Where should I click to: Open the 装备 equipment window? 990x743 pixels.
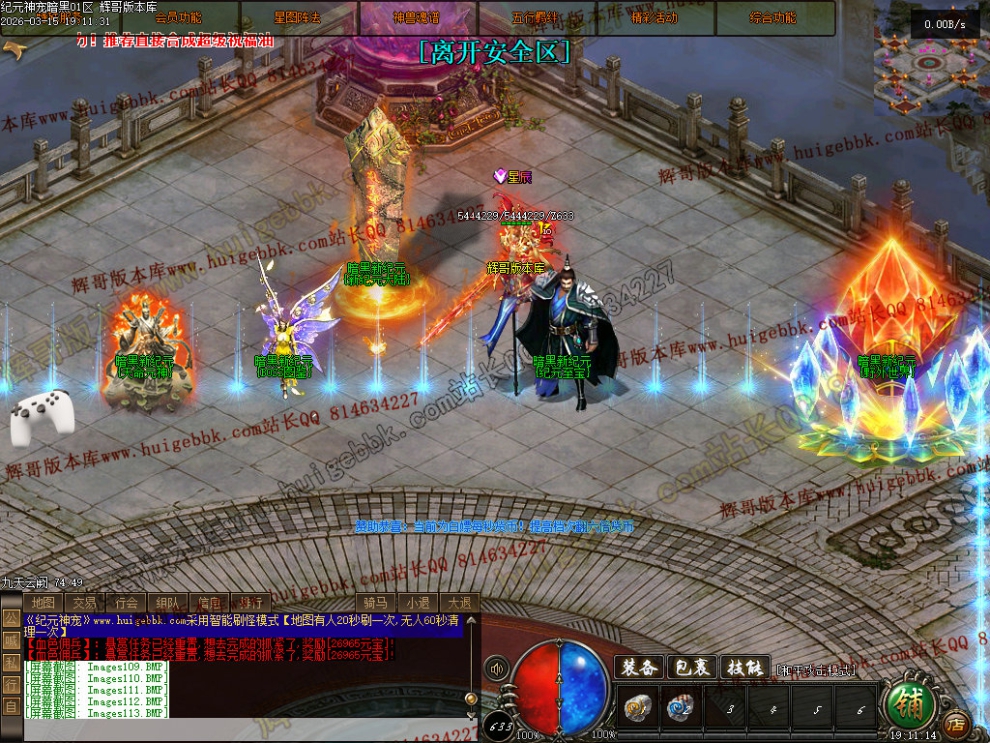[638, 667]
